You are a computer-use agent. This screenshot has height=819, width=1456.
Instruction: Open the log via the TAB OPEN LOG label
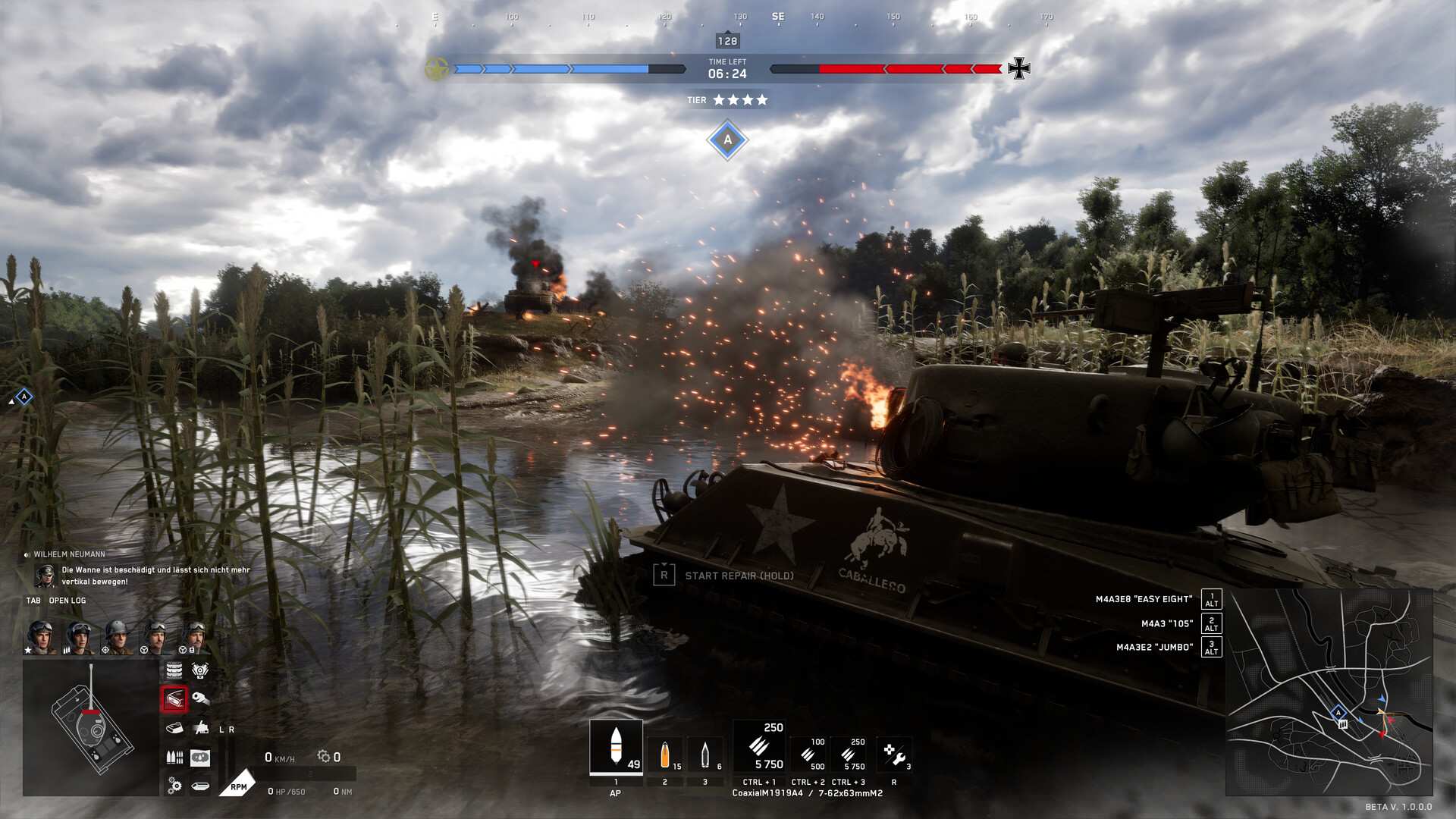pos(56,600)
